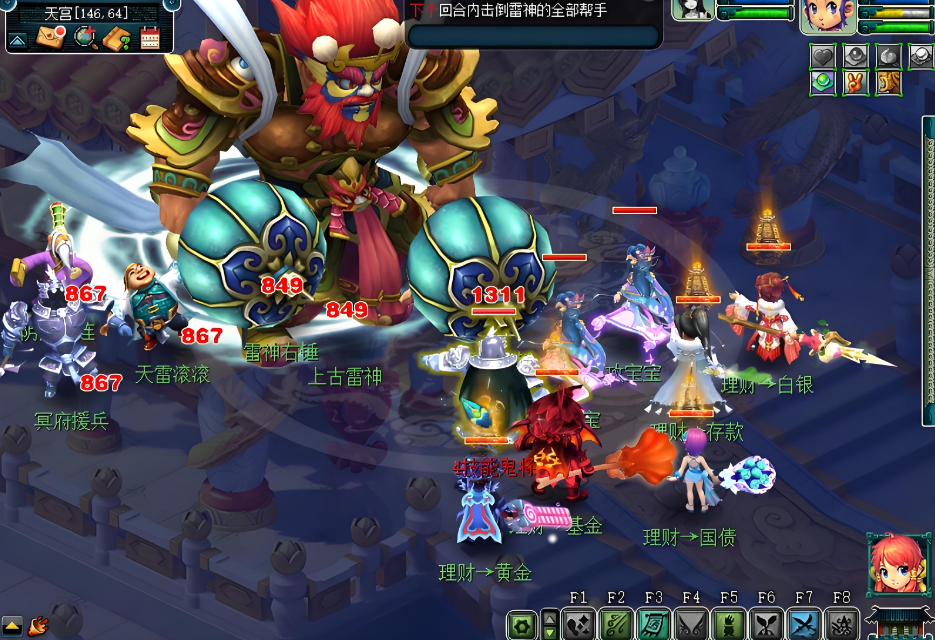Collapse the location panel with the arrow

[17, 40]
